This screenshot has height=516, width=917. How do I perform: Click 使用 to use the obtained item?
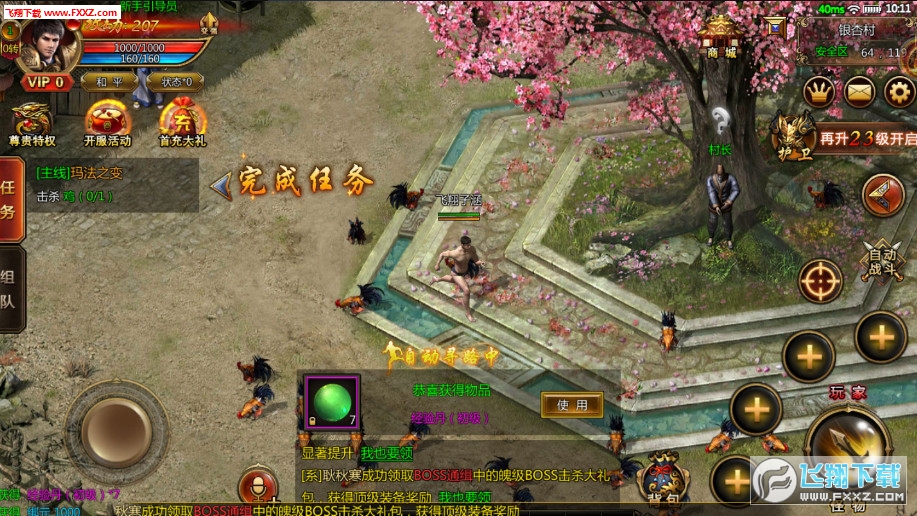point(572,404)
